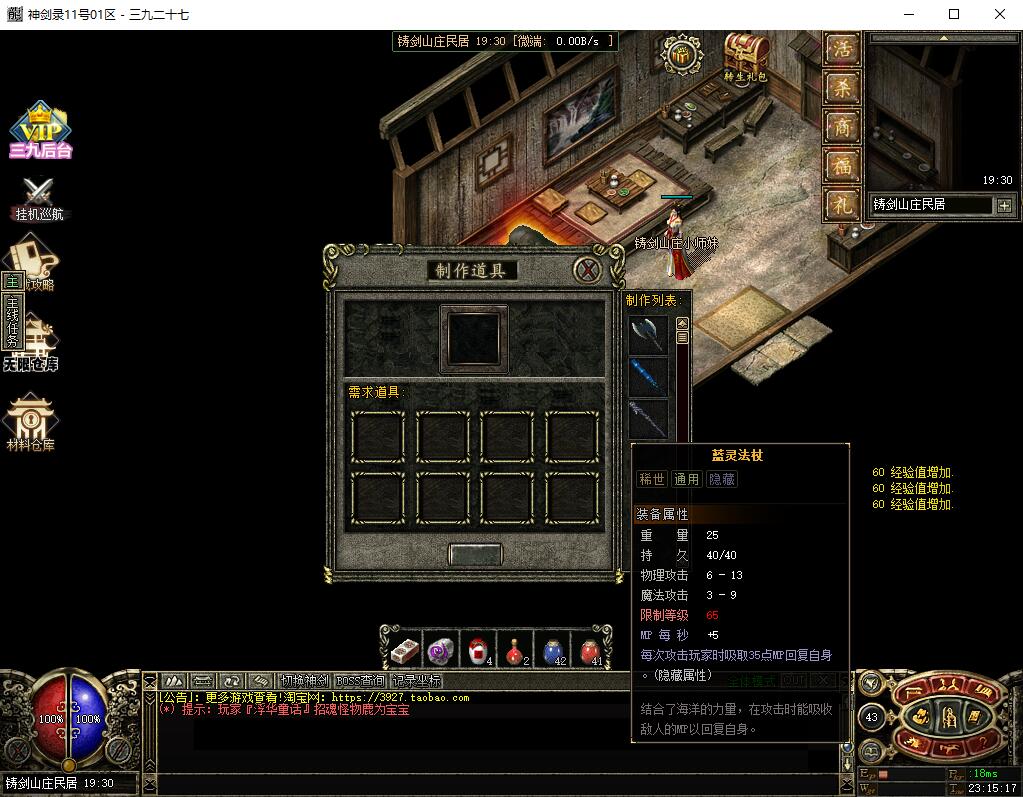Claim the 转生礼包 treasure chest
Viewport: 1023px width, 797px height.
(x=746, y=53)
